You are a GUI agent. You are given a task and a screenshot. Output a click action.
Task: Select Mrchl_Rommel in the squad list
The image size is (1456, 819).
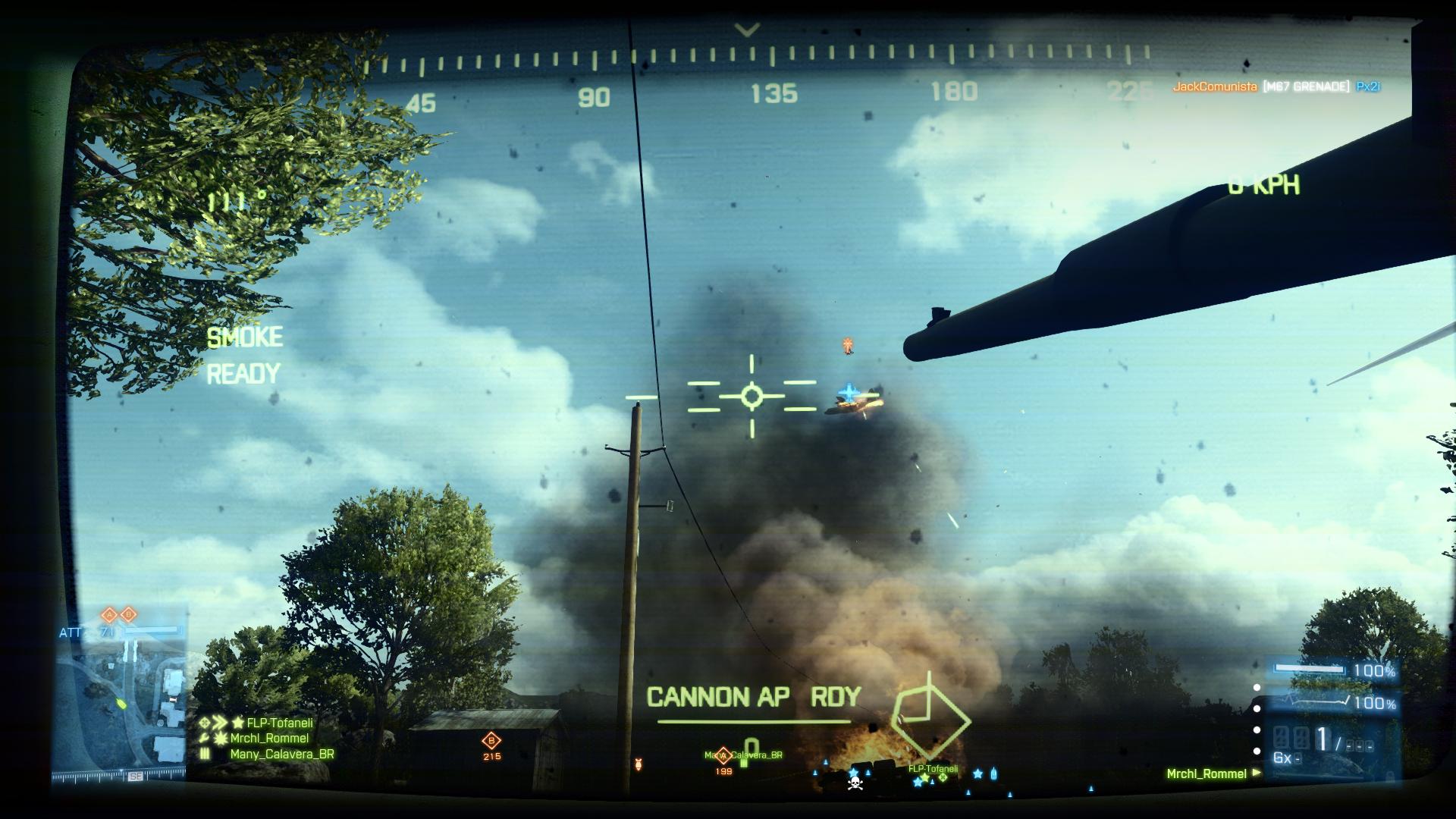[x=269, y=739]
